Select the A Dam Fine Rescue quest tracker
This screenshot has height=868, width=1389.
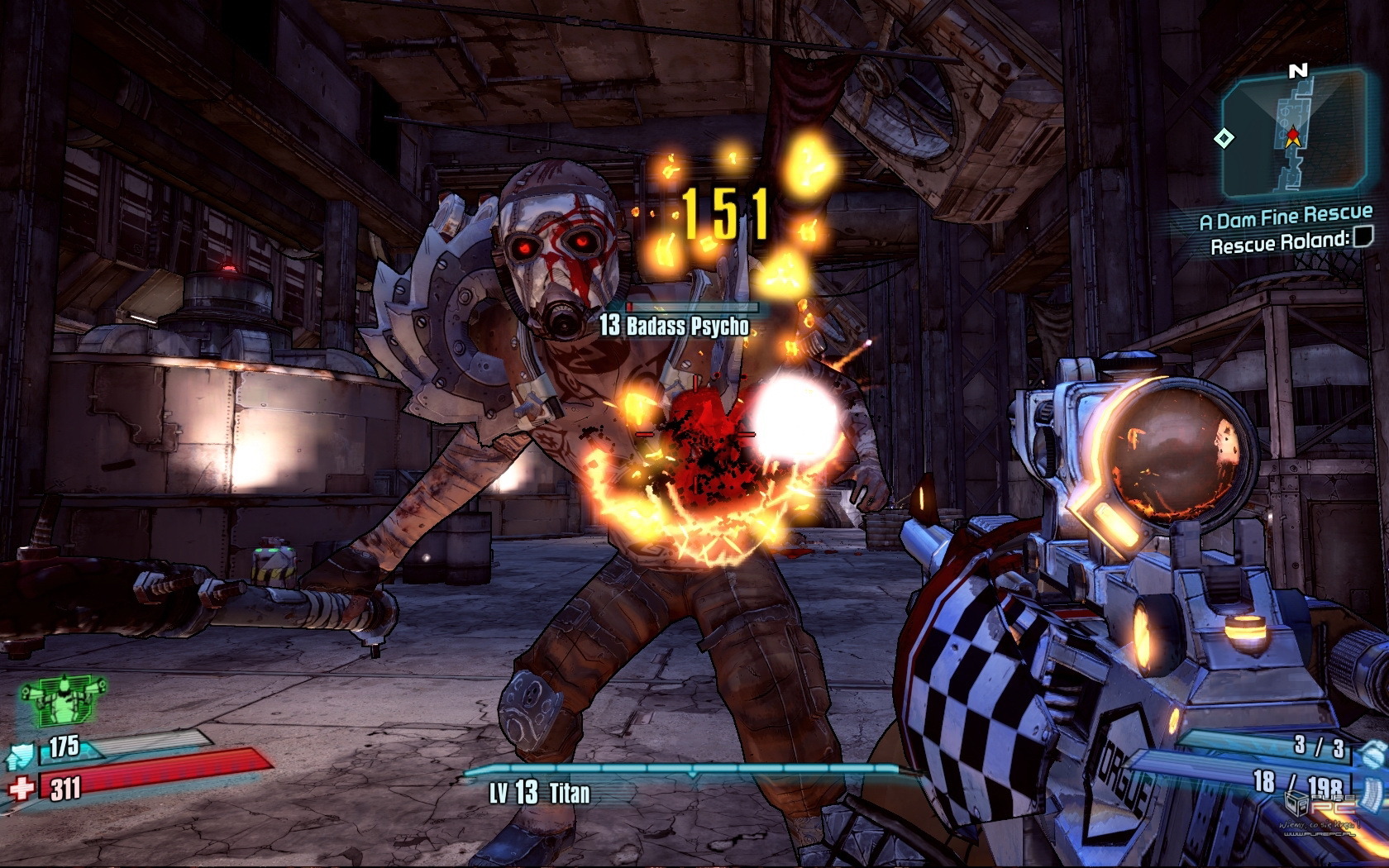pos(1285,218)
